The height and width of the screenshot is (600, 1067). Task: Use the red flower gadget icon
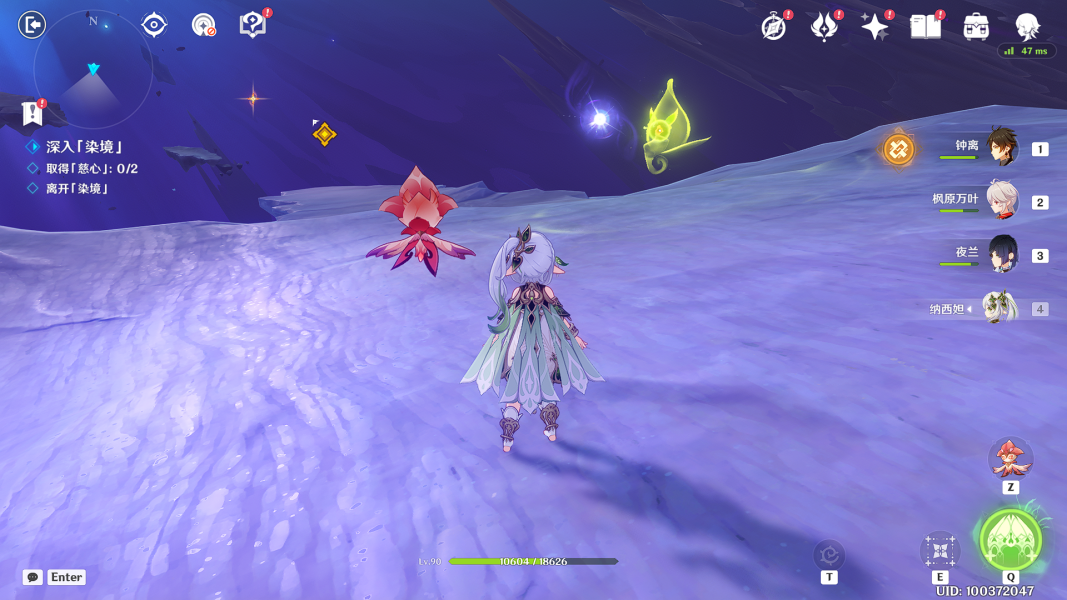[x=1010, y=459]
